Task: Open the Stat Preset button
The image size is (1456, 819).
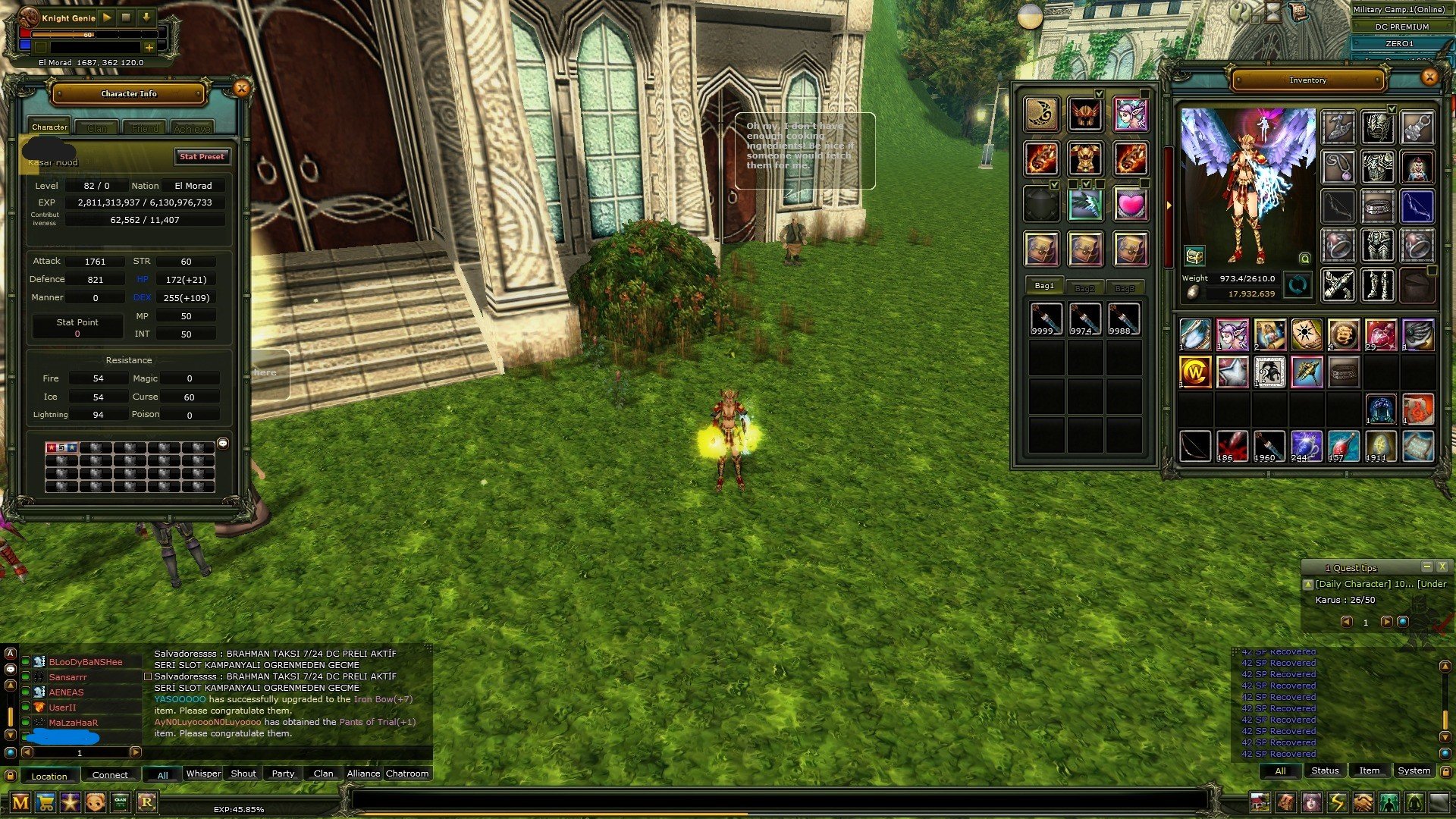Action: pyautogui.click(x=202, y=157)
